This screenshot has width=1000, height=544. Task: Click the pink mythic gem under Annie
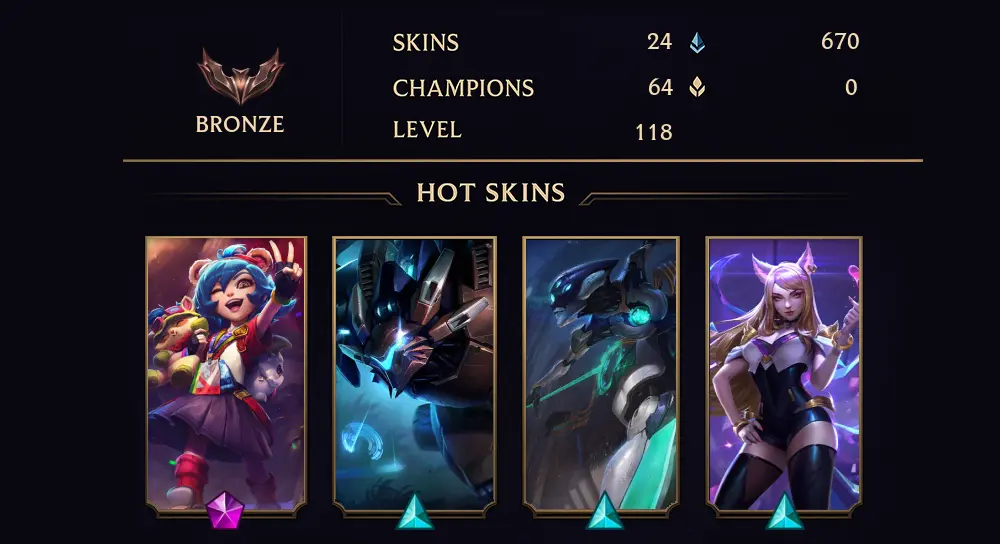(224, 513)
